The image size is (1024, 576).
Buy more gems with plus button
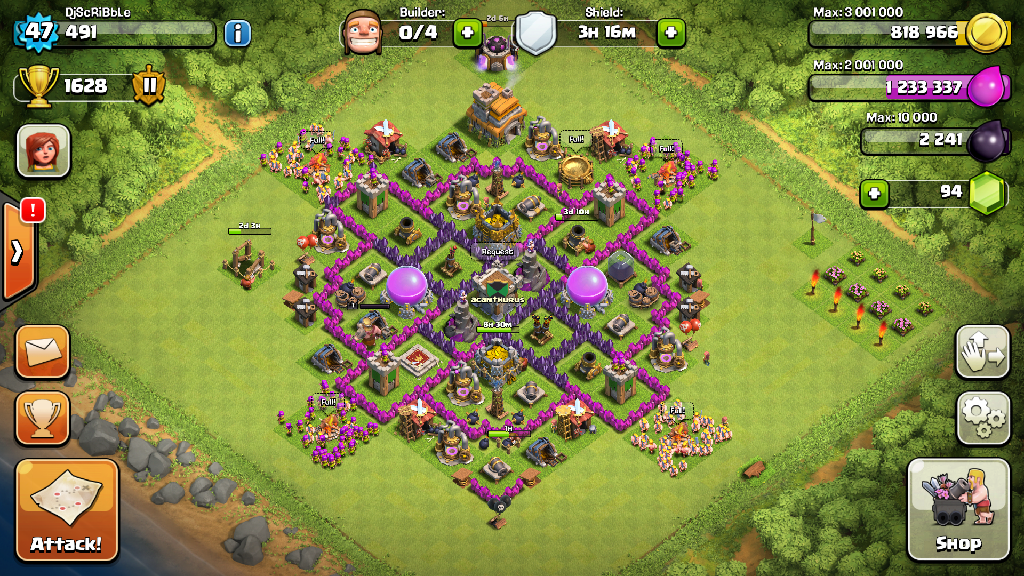pyautogui.click(x=874, y=192)
